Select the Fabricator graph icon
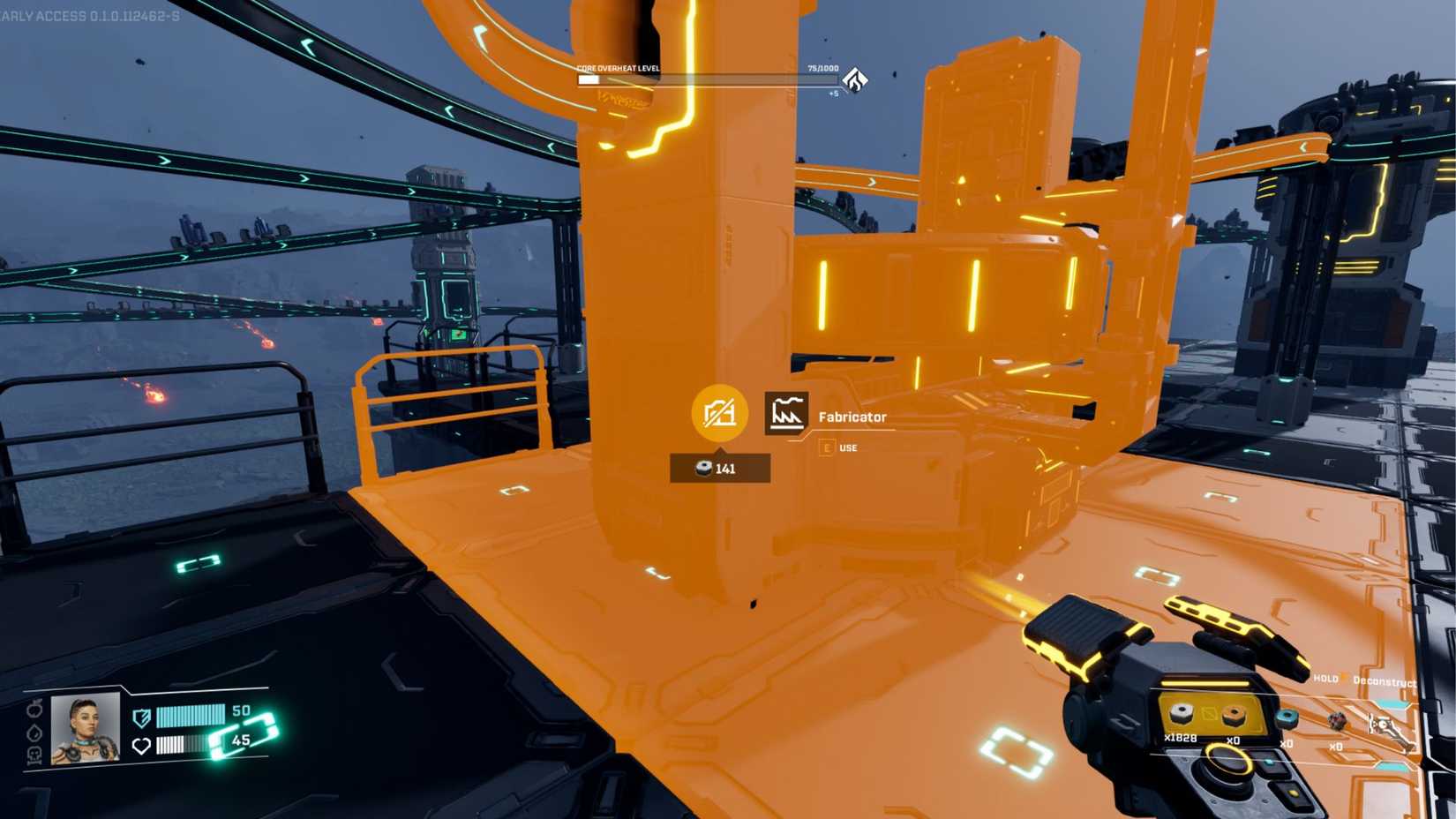Screen dimensions: 1456x819 [x=788, y=411]
